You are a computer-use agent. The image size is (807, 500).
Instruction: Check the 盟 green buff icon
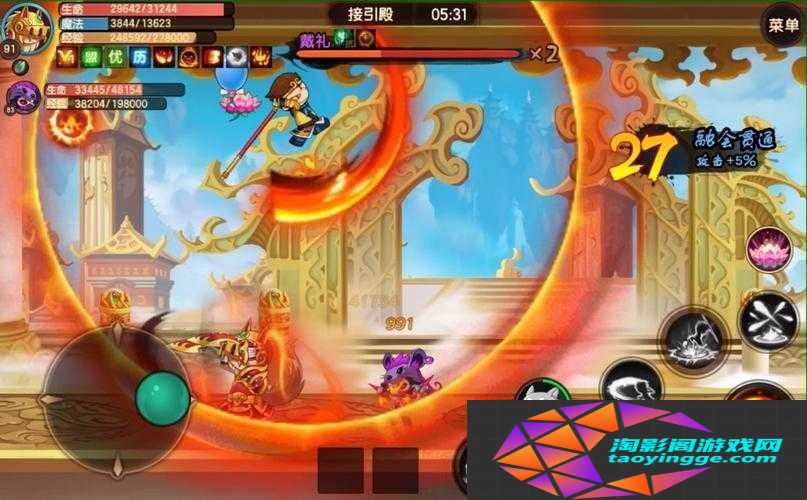91,57
